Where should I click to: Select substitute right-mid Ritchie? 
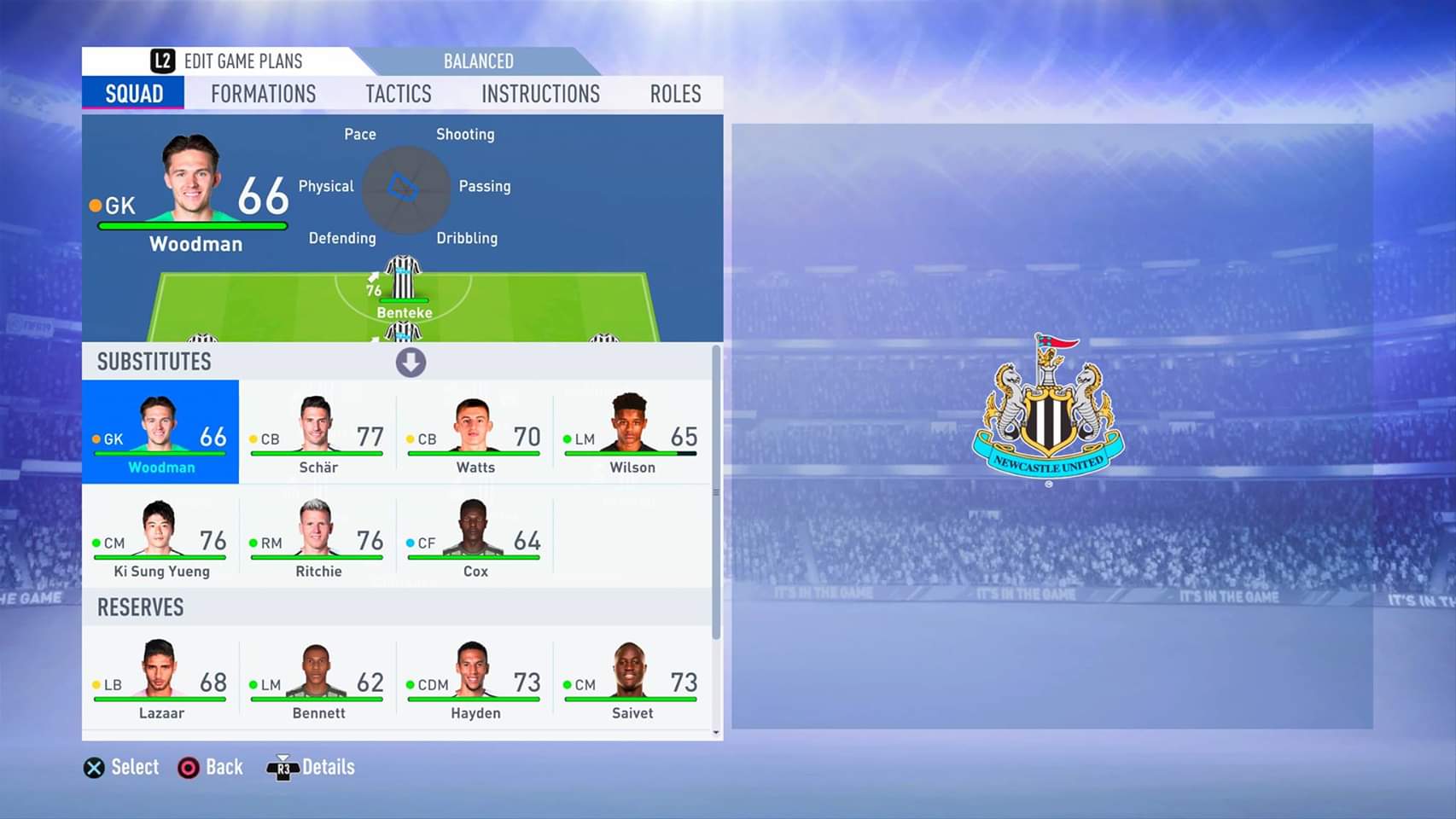pos(317,537)
